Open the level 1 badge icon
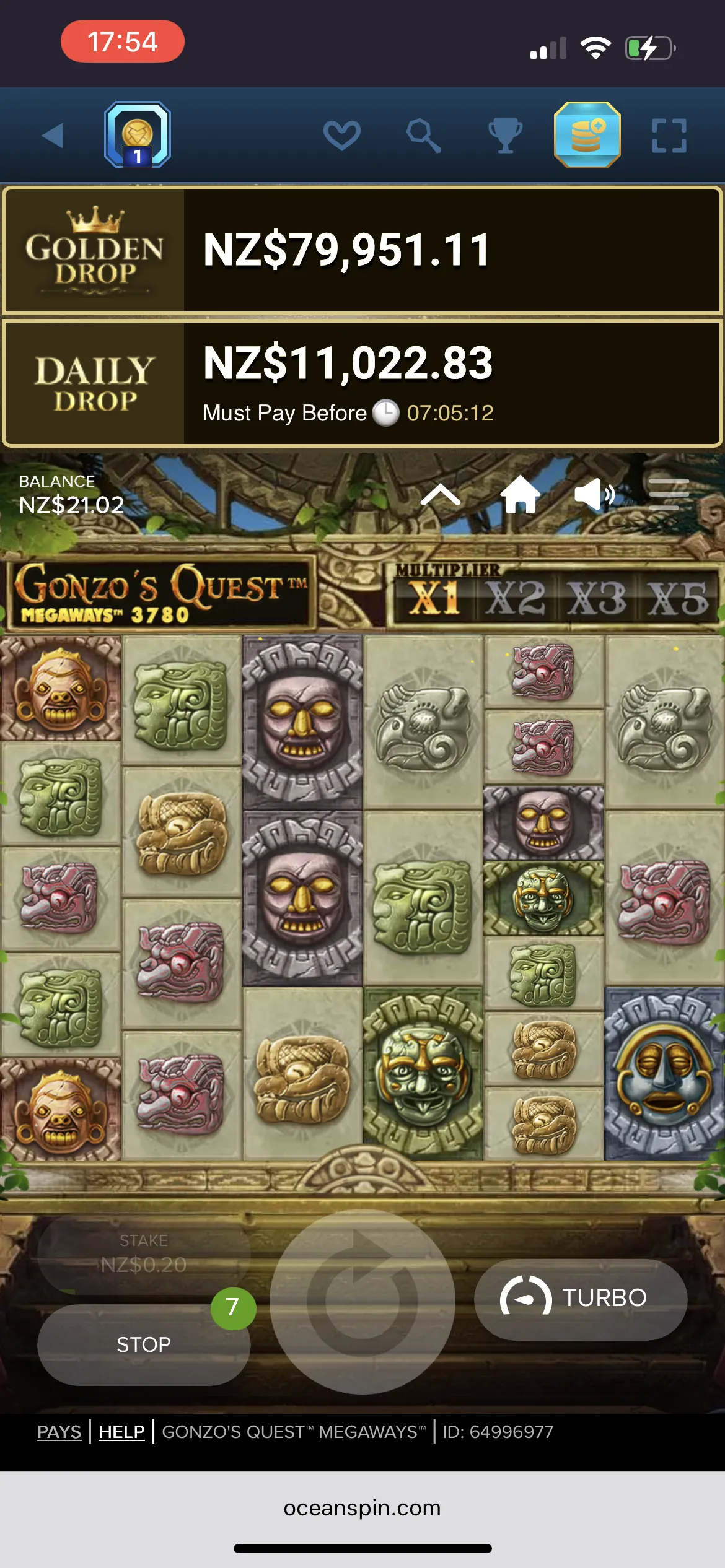This screenshot has width=725, height=1568. pos(138,136)
